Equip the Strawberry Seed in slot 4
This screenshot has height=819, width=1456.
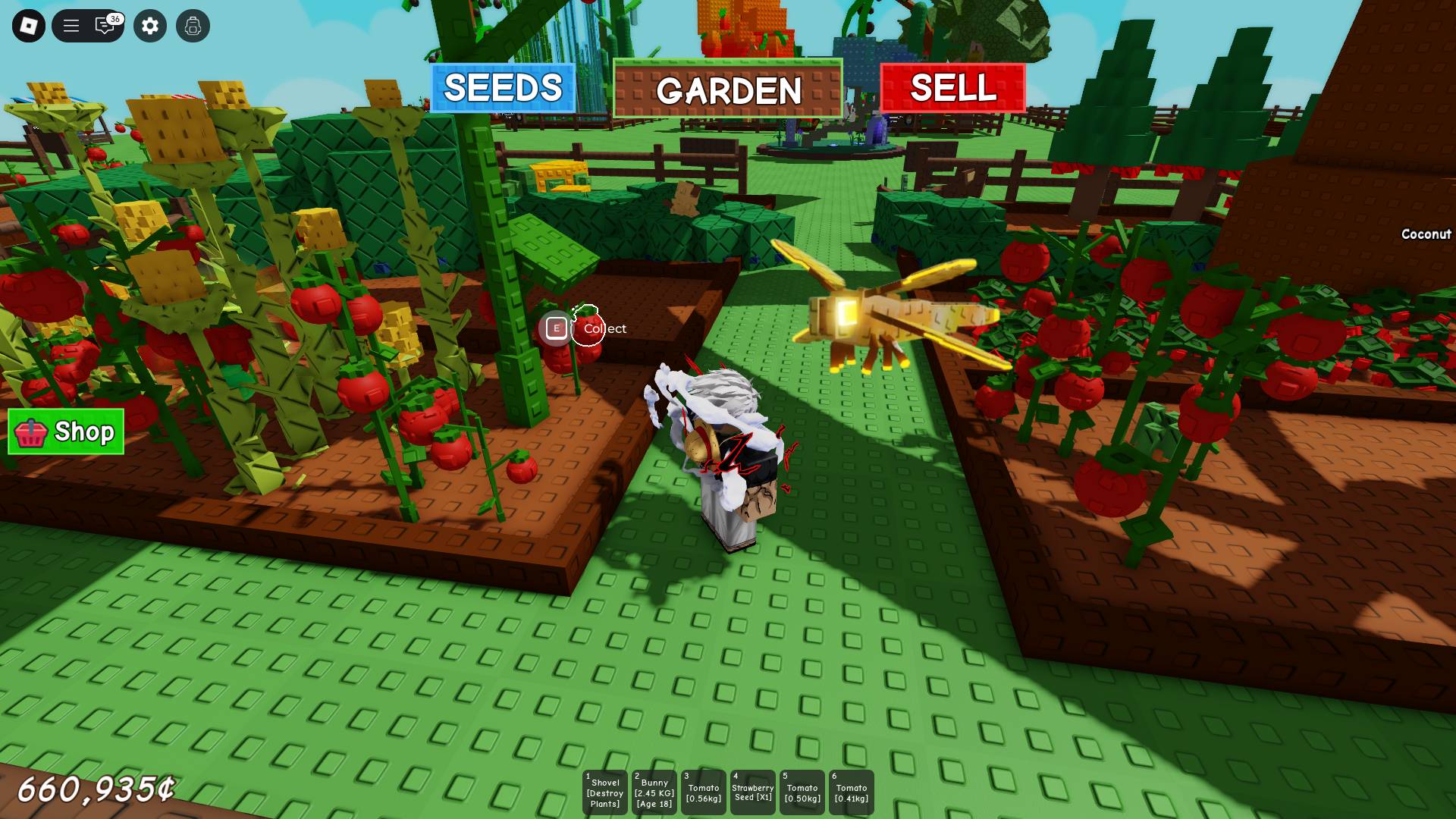[x=752, y=792]
